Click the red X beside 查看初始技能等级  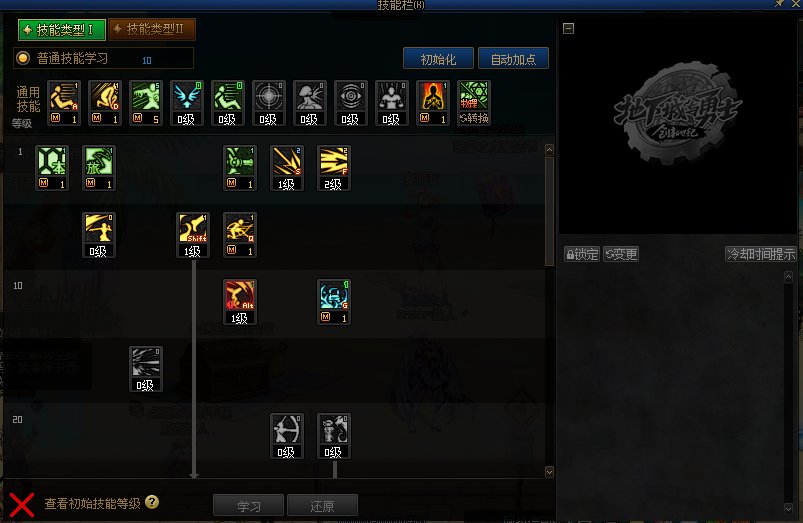tap(22, 504)
